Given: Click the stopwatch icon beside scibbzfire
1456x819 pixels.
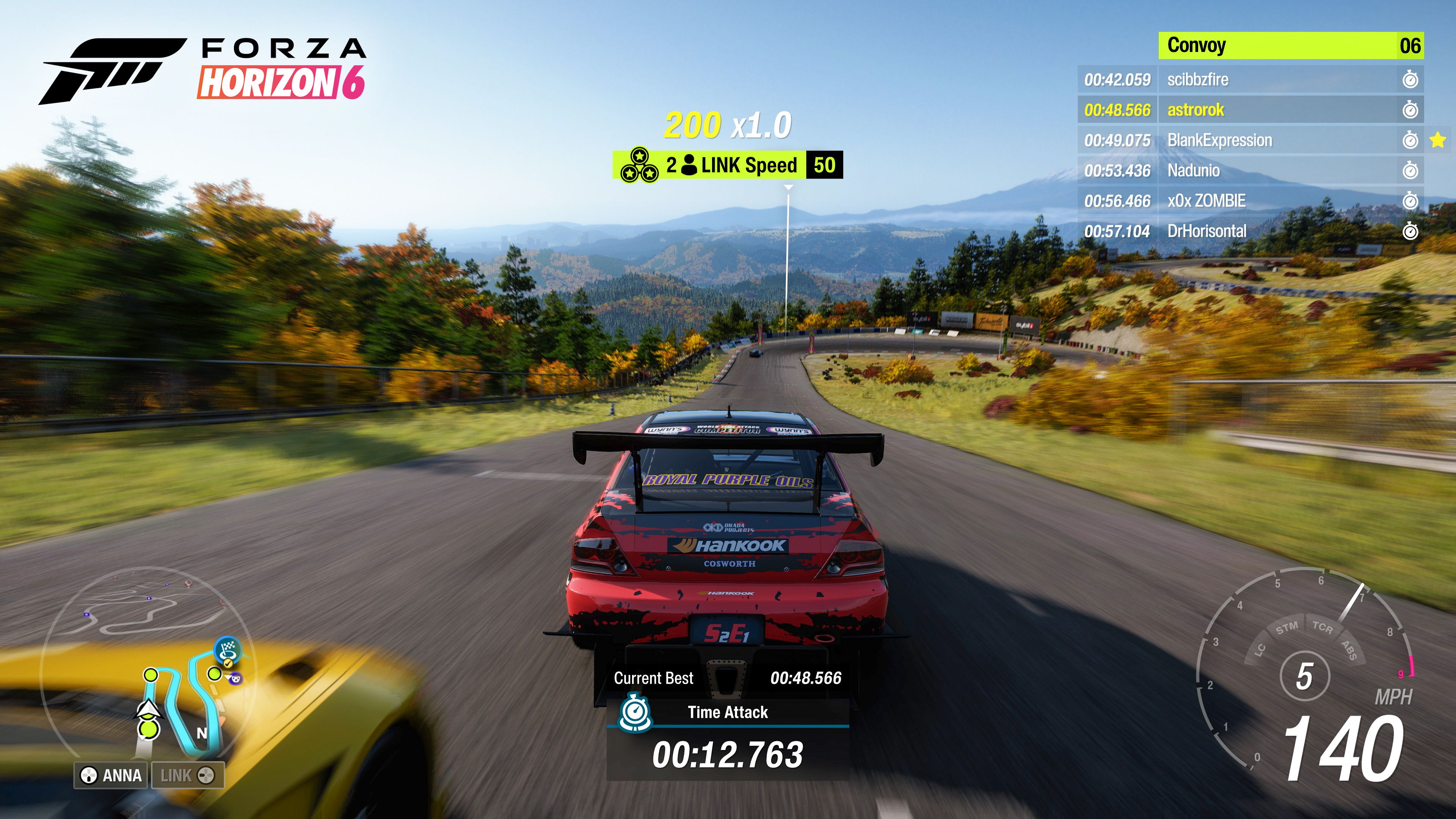Looking at the screenshot, I should [x=1410, y=79].
